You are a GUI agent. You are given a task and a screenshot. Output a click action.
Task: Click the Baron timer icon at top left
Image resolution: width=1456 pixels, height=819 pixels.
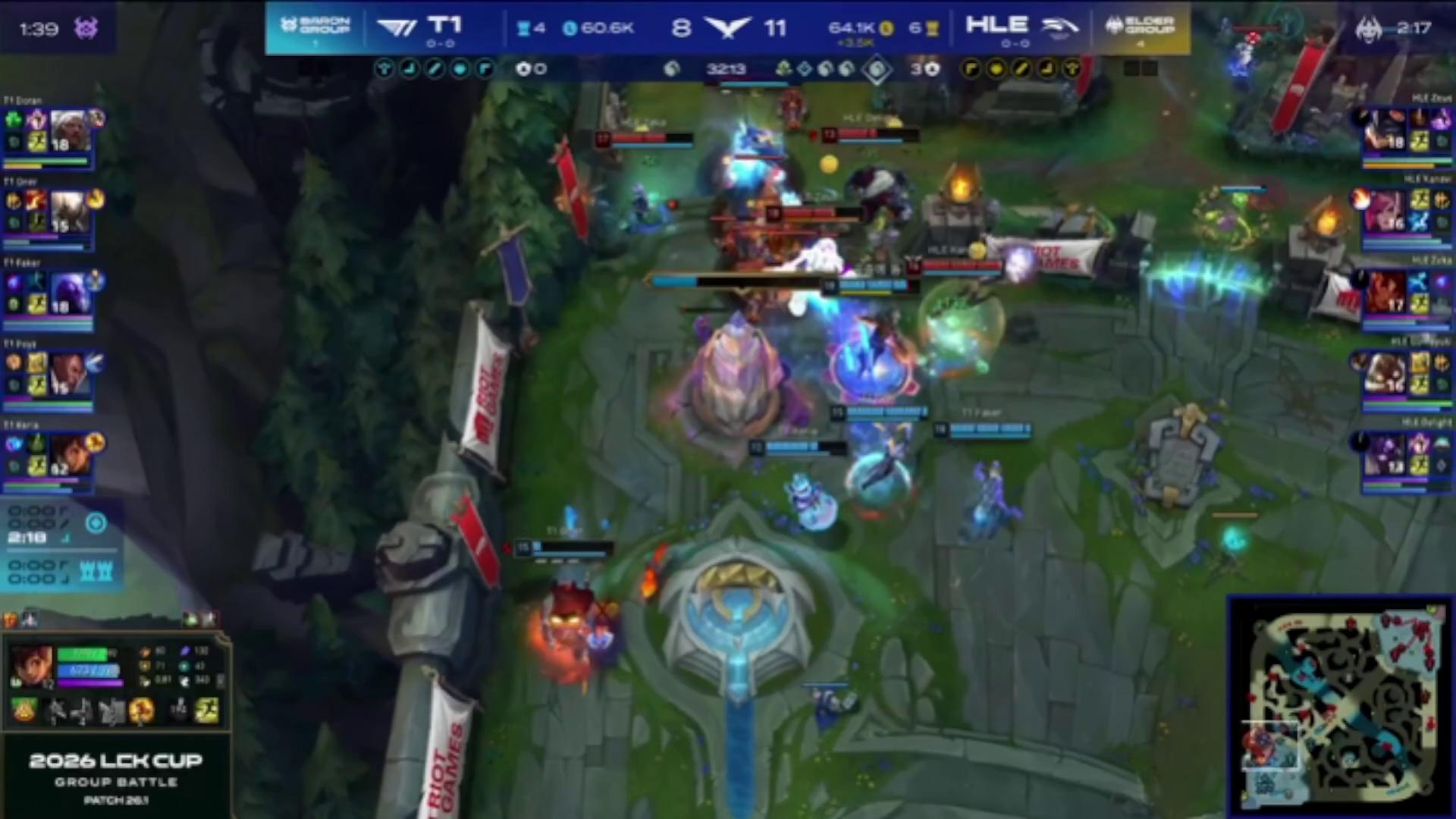point(86,29)
